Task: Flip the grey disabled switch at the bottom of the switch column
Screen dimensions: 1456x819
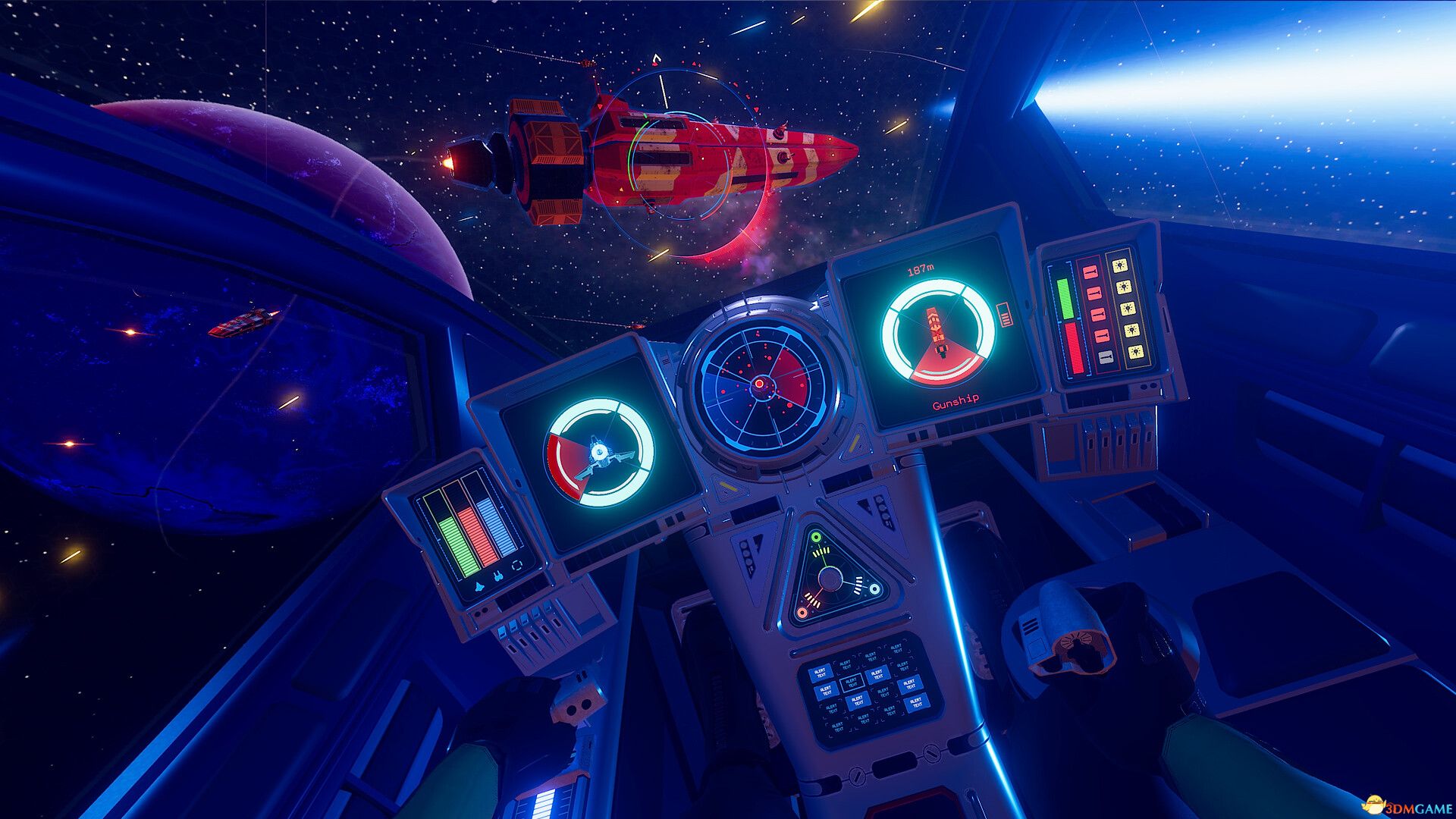Action: tap(1106, 356)
